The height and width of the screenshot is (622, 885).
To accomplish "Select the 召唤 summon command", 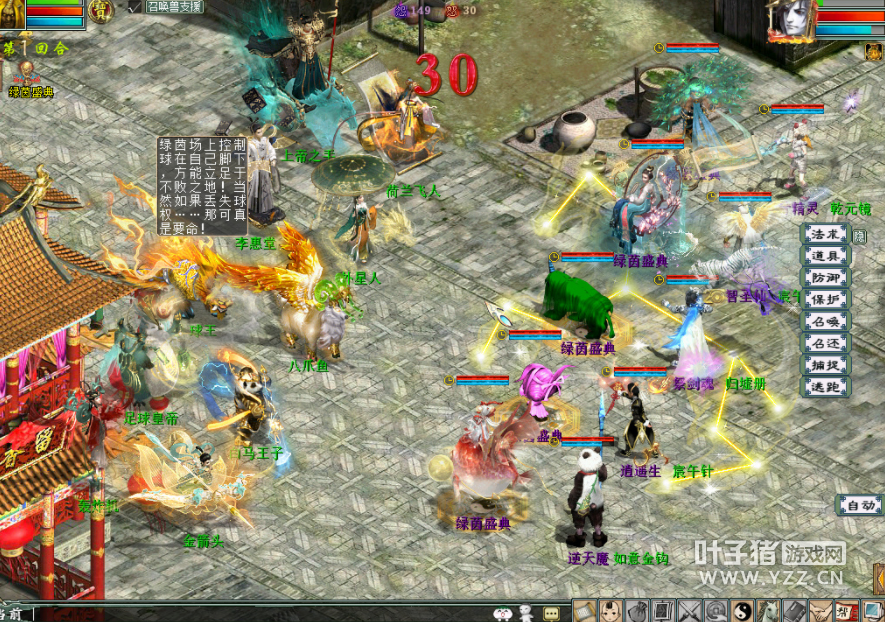I will [826, 321].
